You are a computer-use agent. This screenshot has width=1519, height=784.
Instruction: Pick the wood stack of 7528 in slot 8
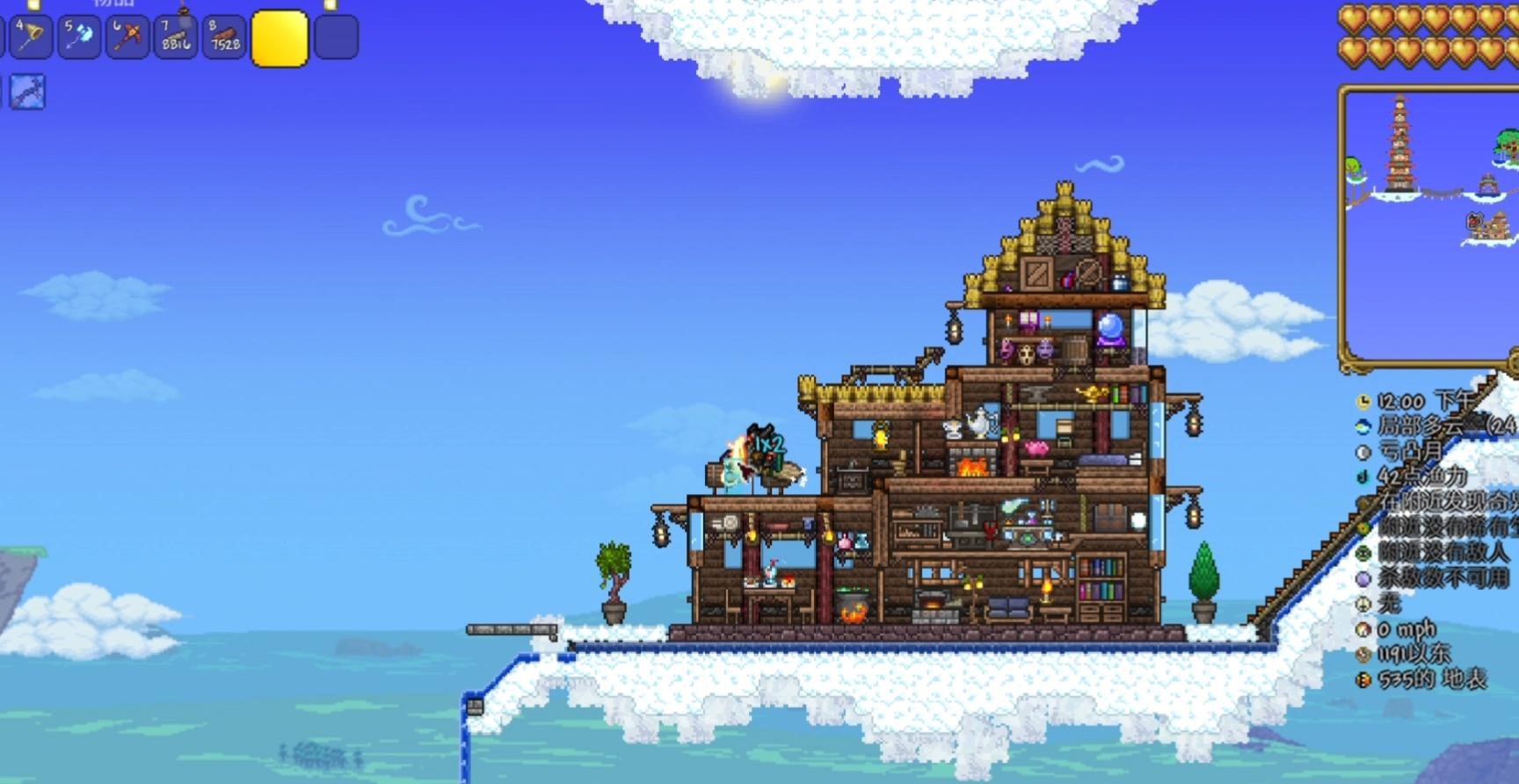[x=224, y=38]
